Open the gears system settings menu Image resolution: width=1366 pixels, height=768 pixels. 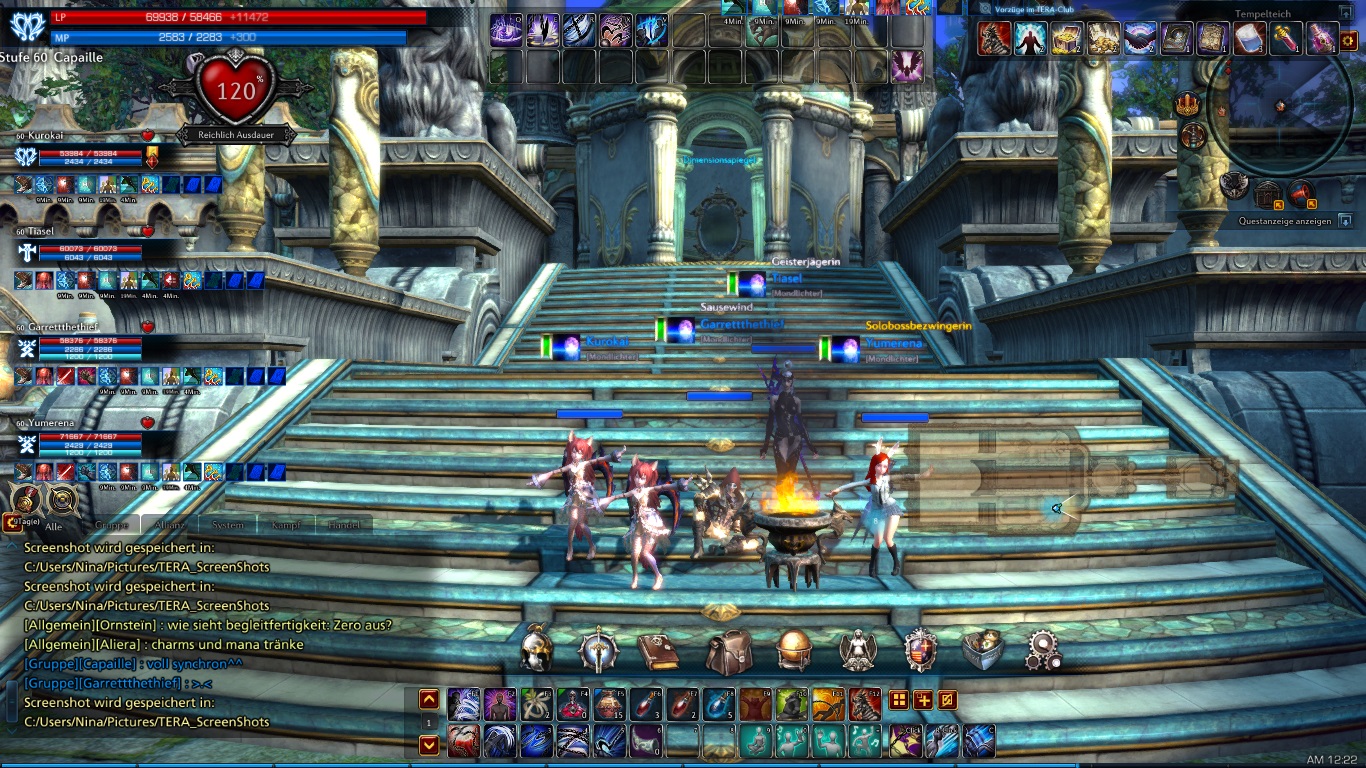click(1045, 651)
